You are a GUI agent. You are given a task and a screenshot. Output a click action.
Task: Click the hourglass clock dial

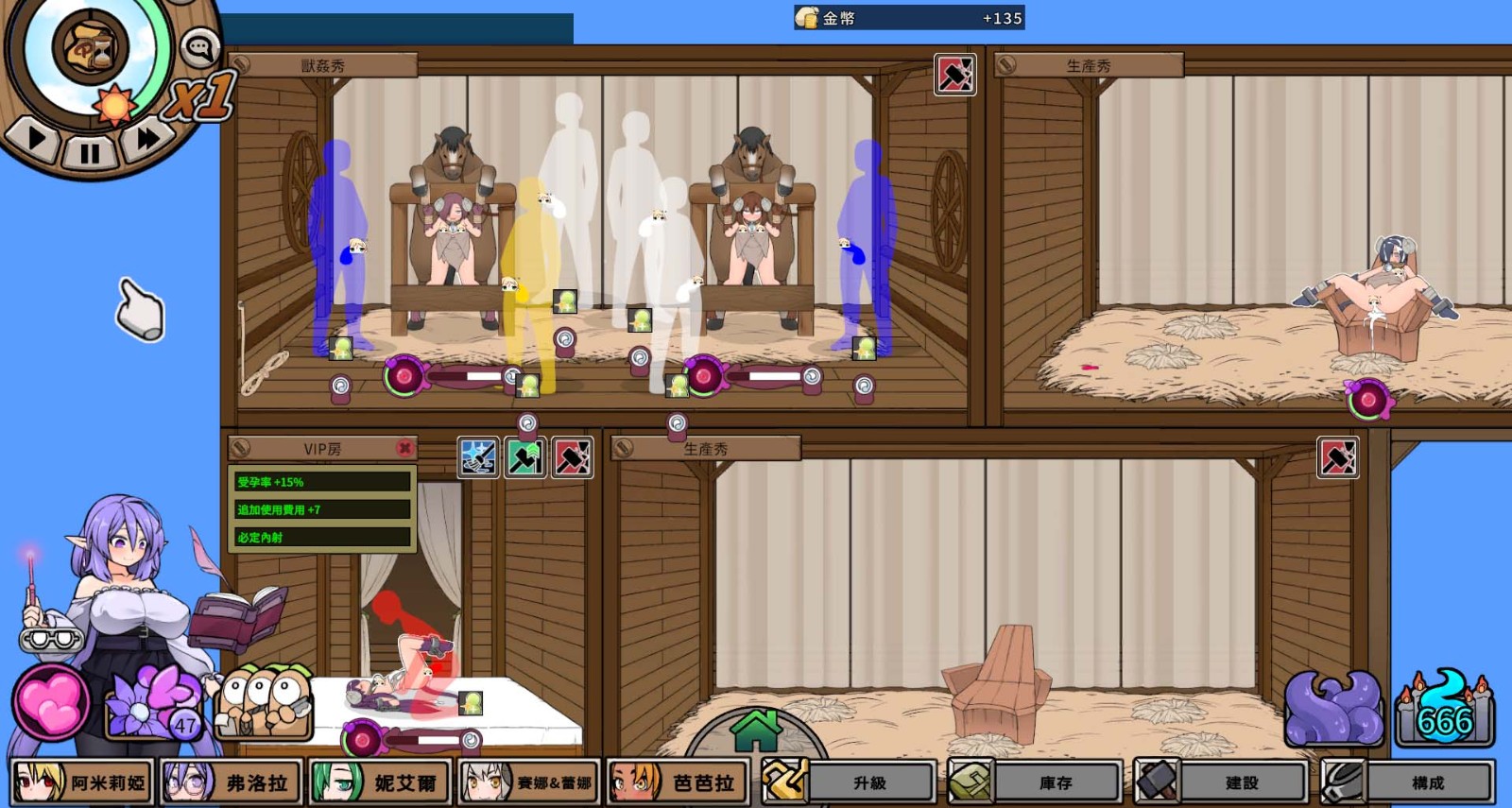click(90, 45)
